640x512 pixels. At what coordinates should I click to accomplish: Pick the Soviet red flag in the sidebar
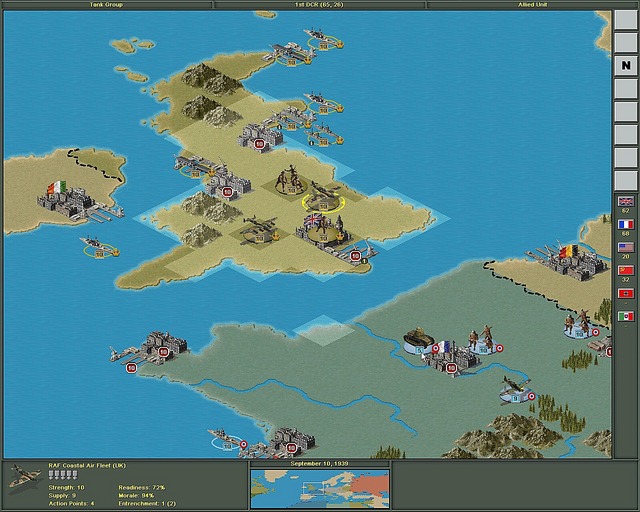point(626,270)
